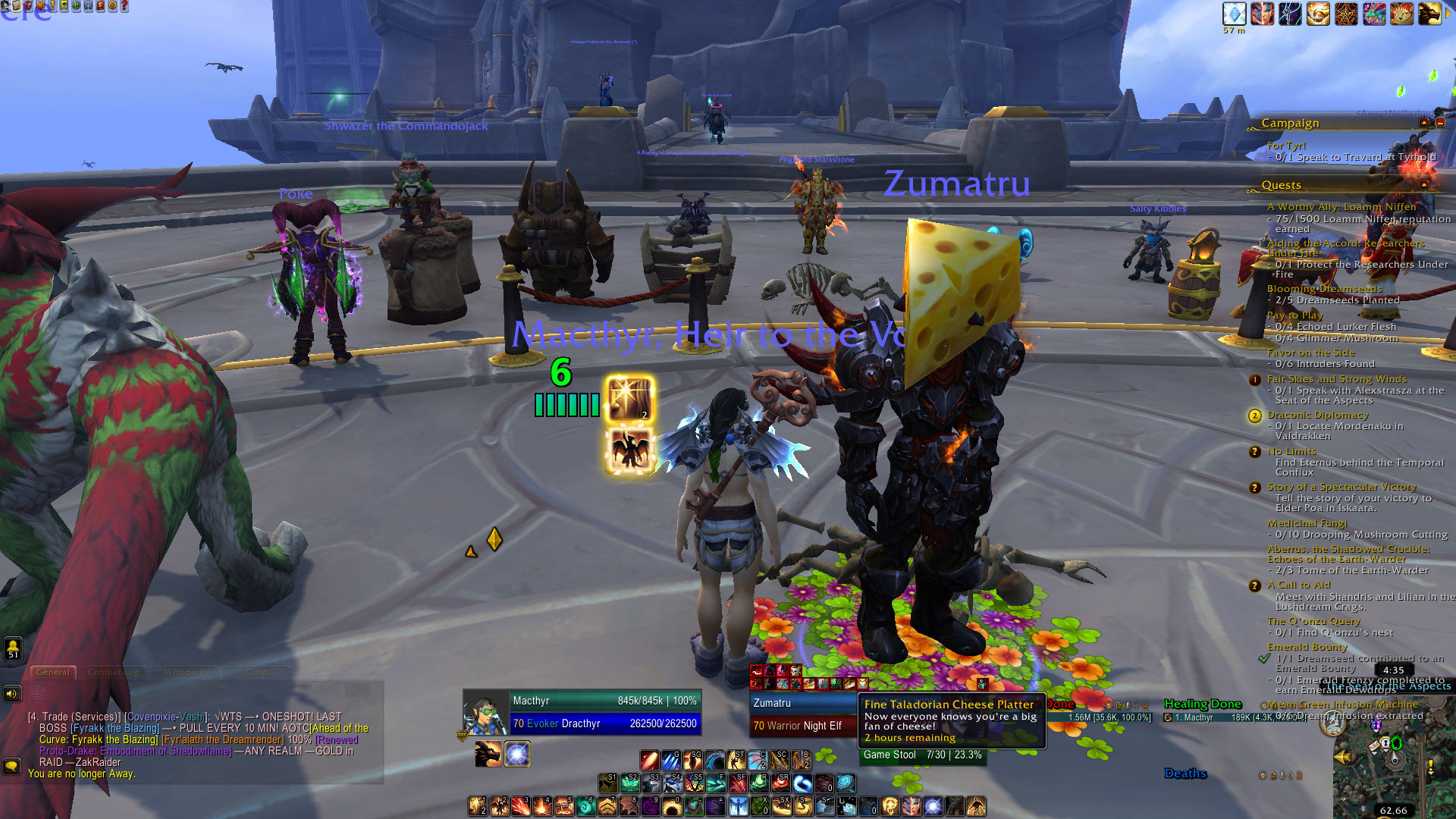Minimize the whole objective tracker

pos(1440,122)
